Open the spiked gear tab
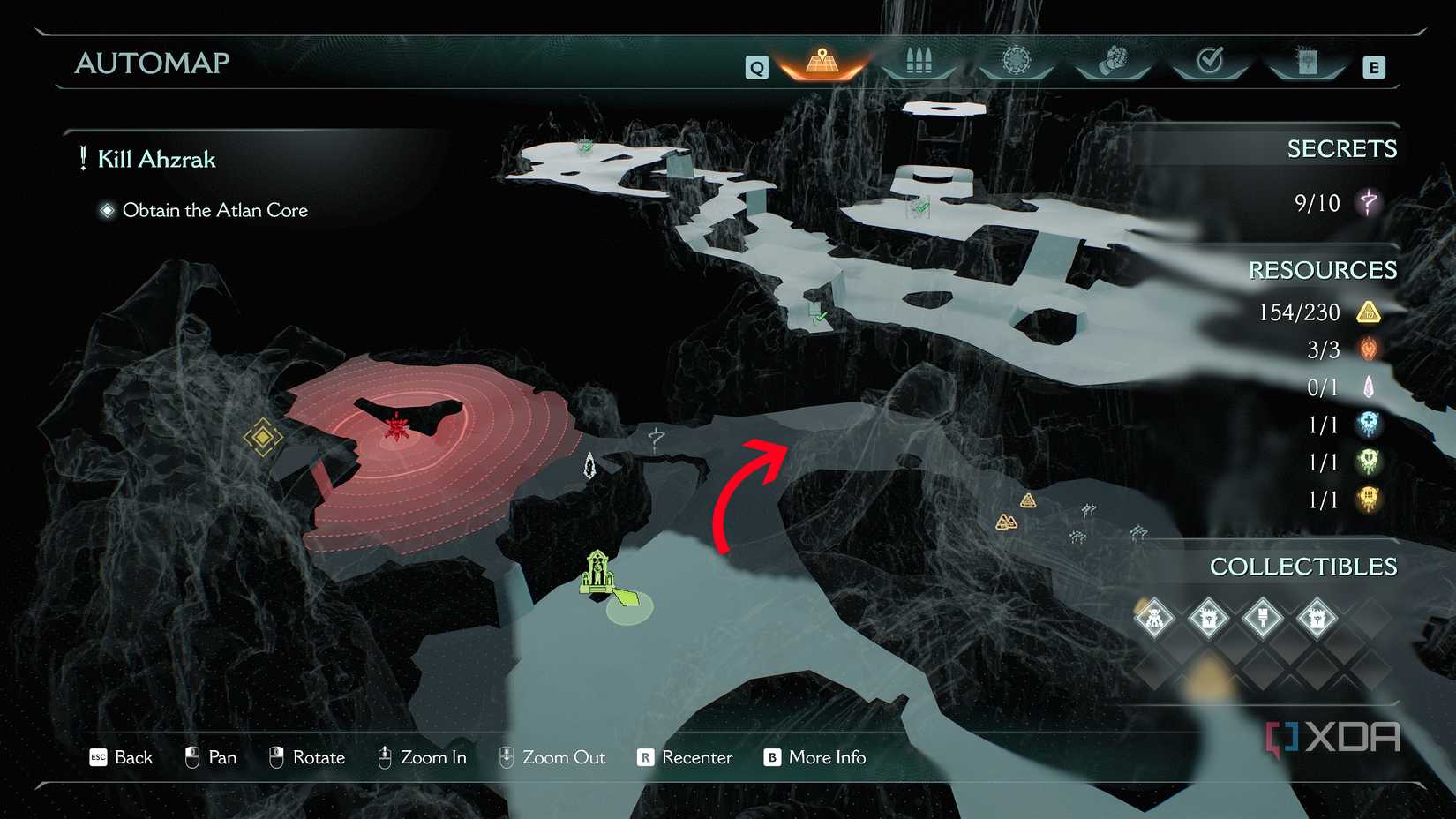This screenshot has height=819, width=1456. point(1017,61)
